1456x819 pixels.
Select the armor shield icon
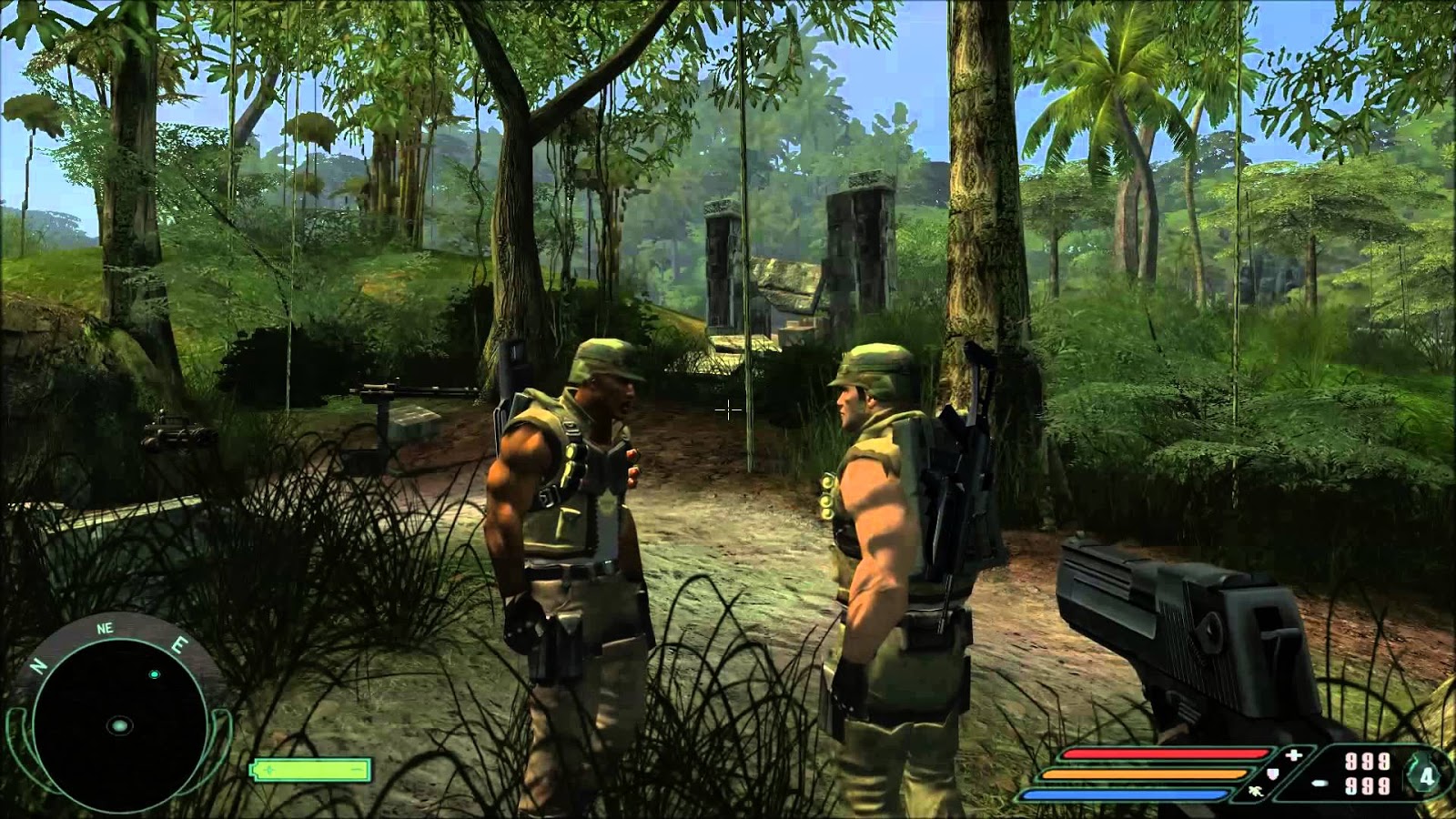pyautogui.click(x=1272, y=773)
